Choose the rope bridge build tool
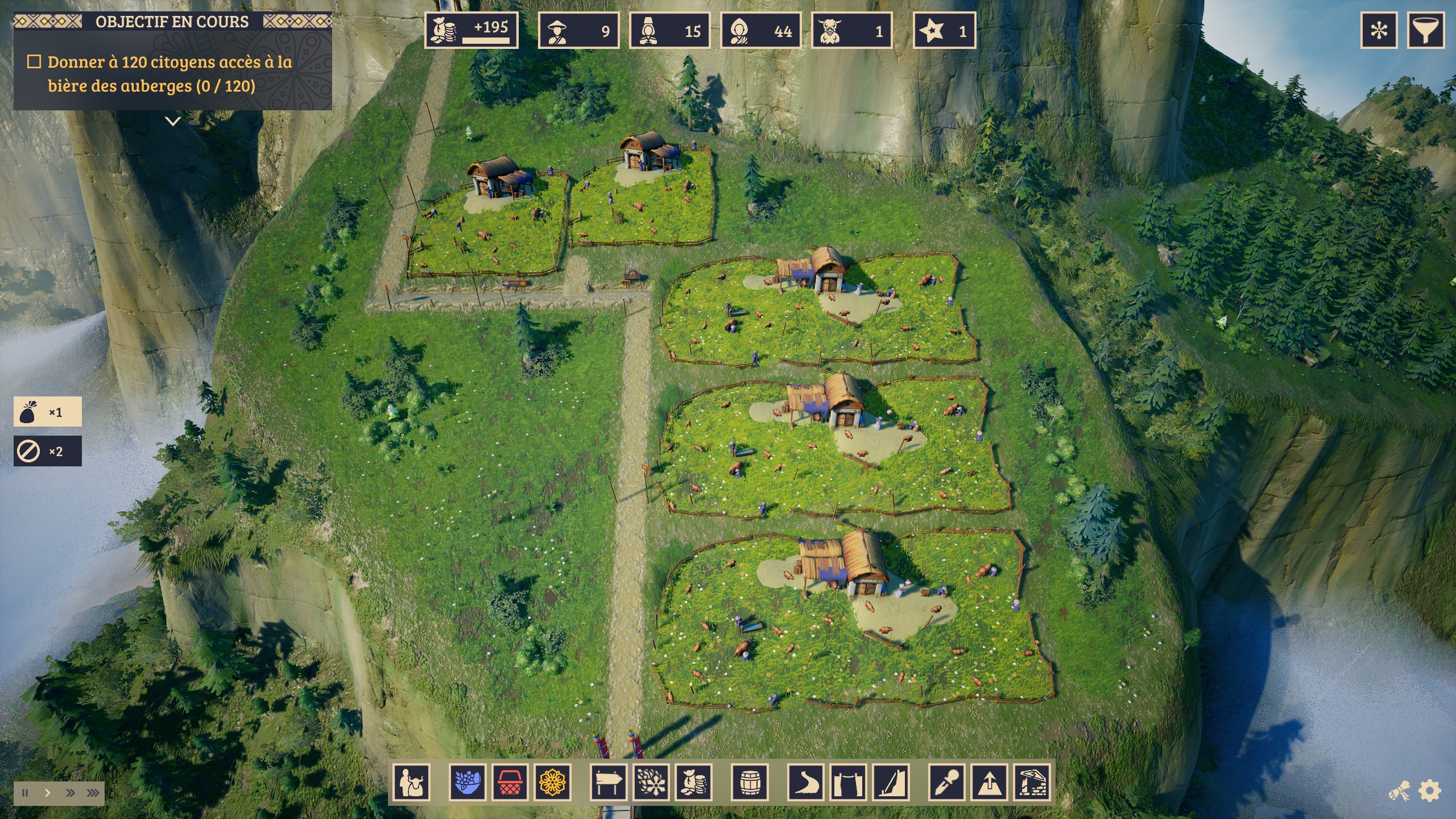This screenshot has width=1456, height=819. [x=848, y=782]
